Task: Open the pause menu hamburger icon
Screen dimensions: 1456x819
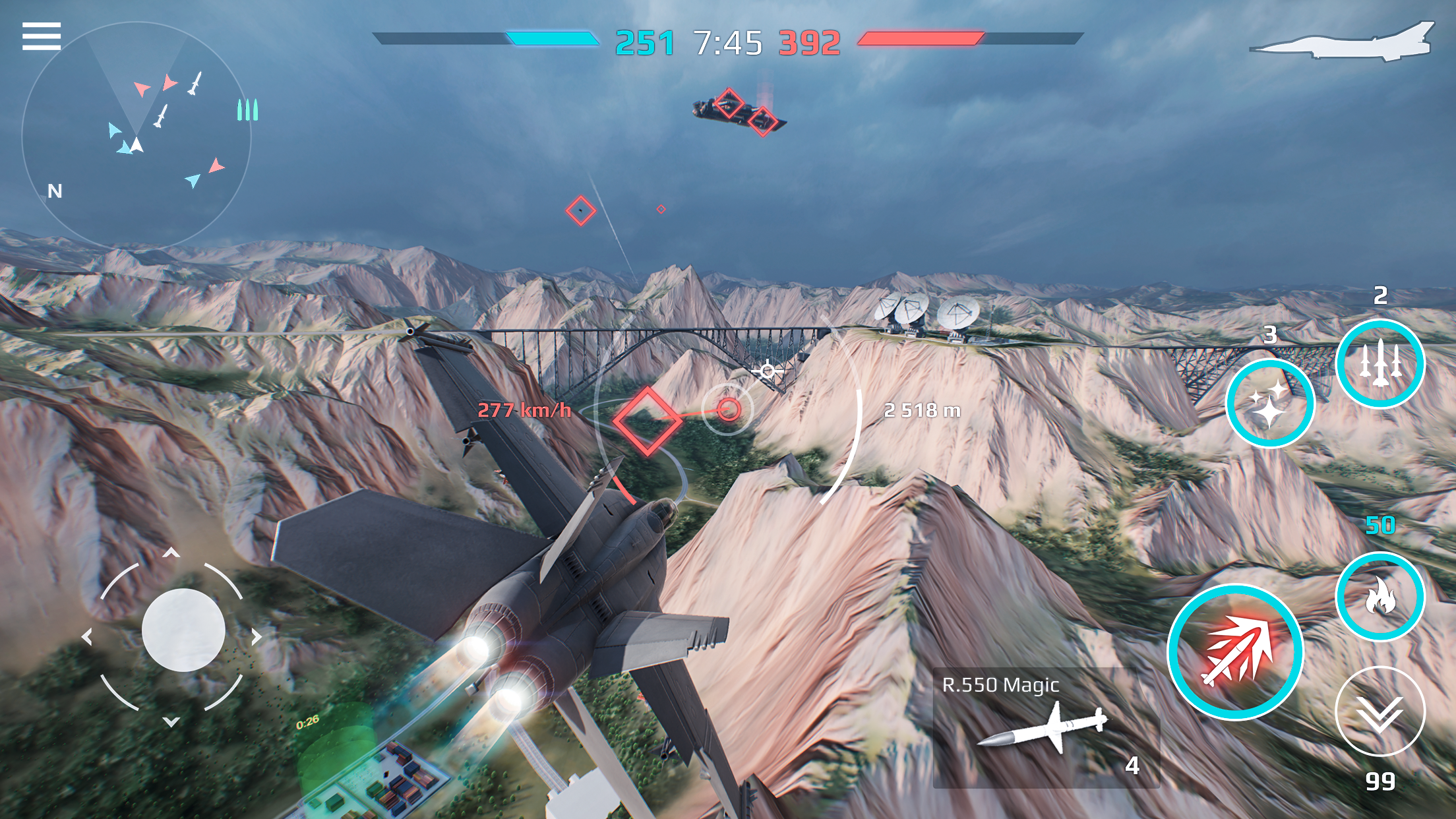Action: click(x=42, y=36)
